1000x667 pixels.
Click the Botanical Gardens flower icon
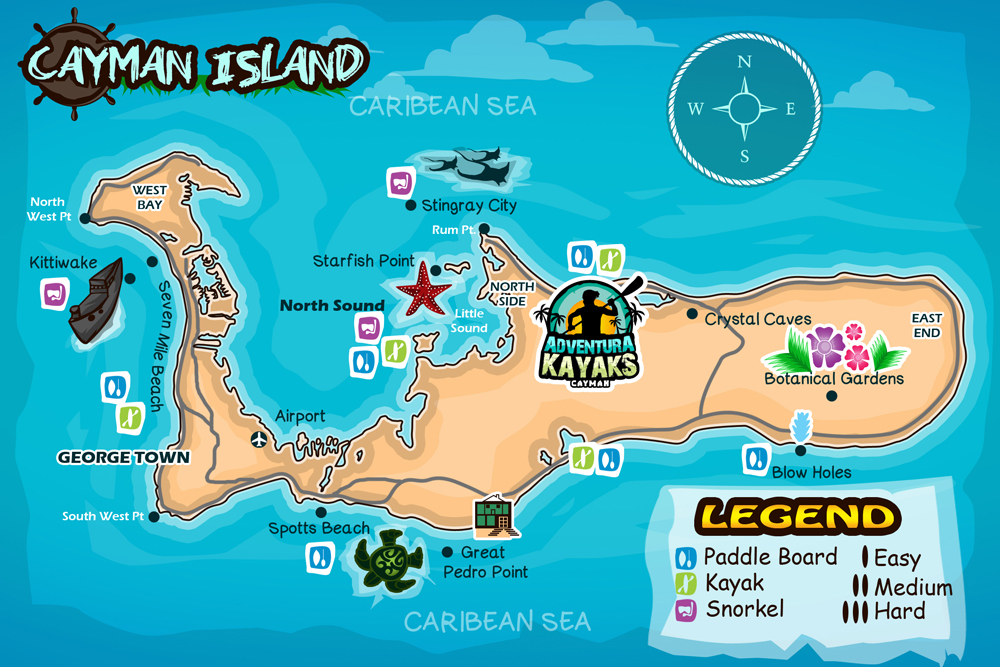pyautogui.click(x=835, y=347)
